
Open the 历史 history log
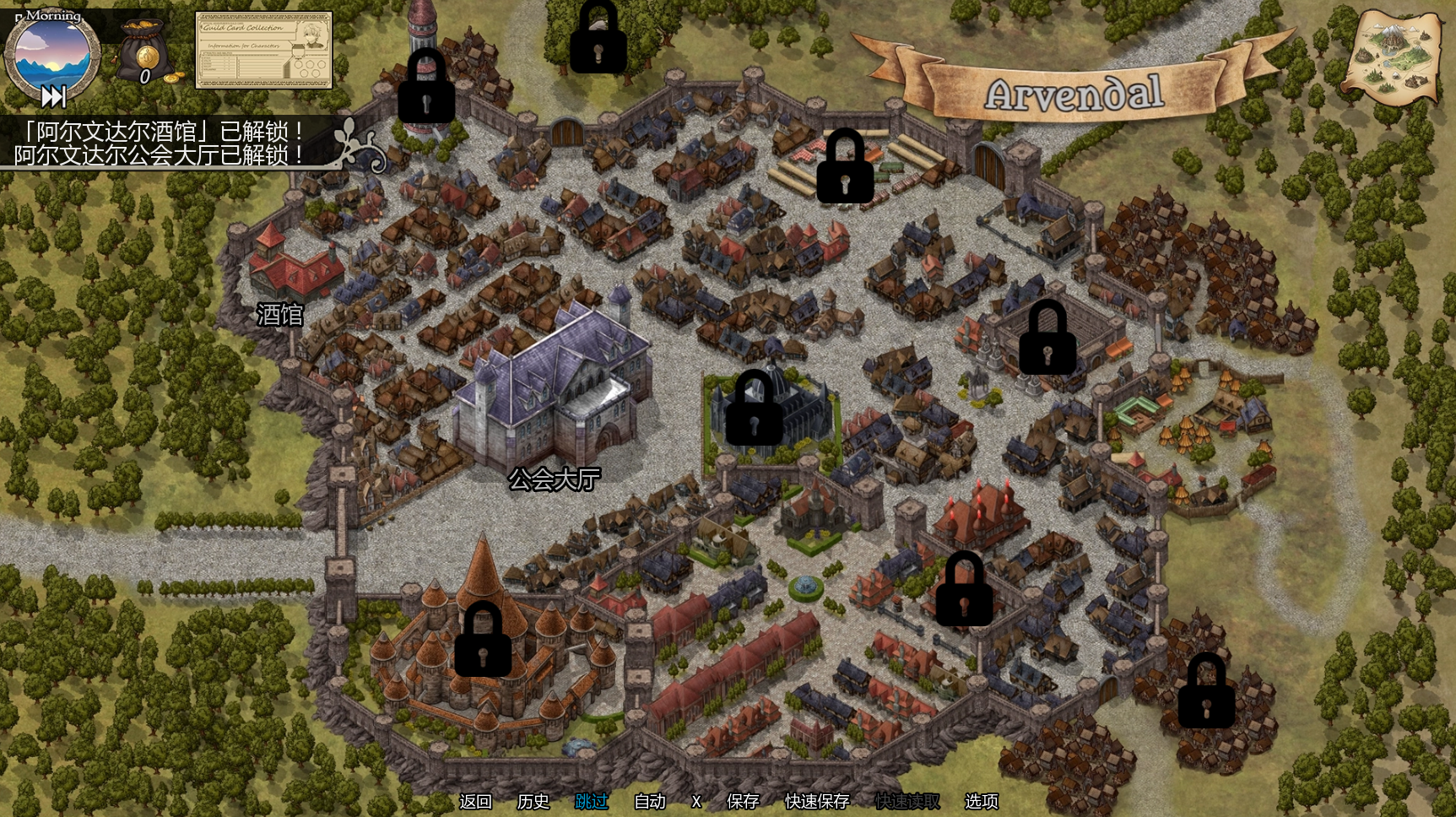tap(533, 801)
